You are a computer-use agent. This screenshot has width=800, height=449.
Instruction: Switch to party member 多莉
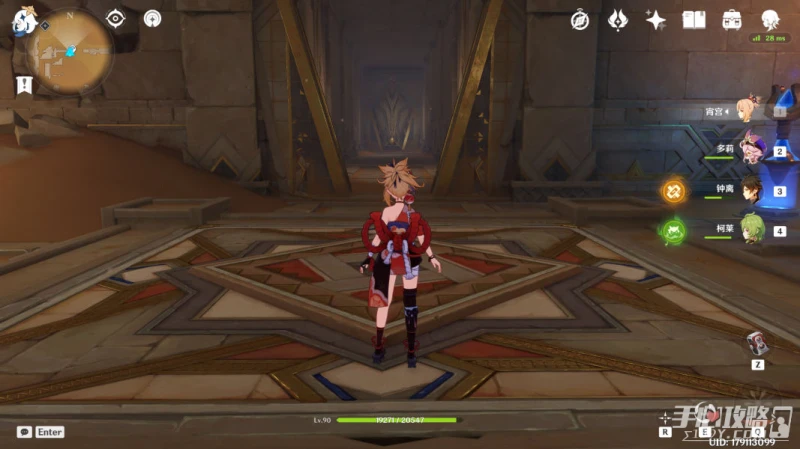tap(752, 149)
